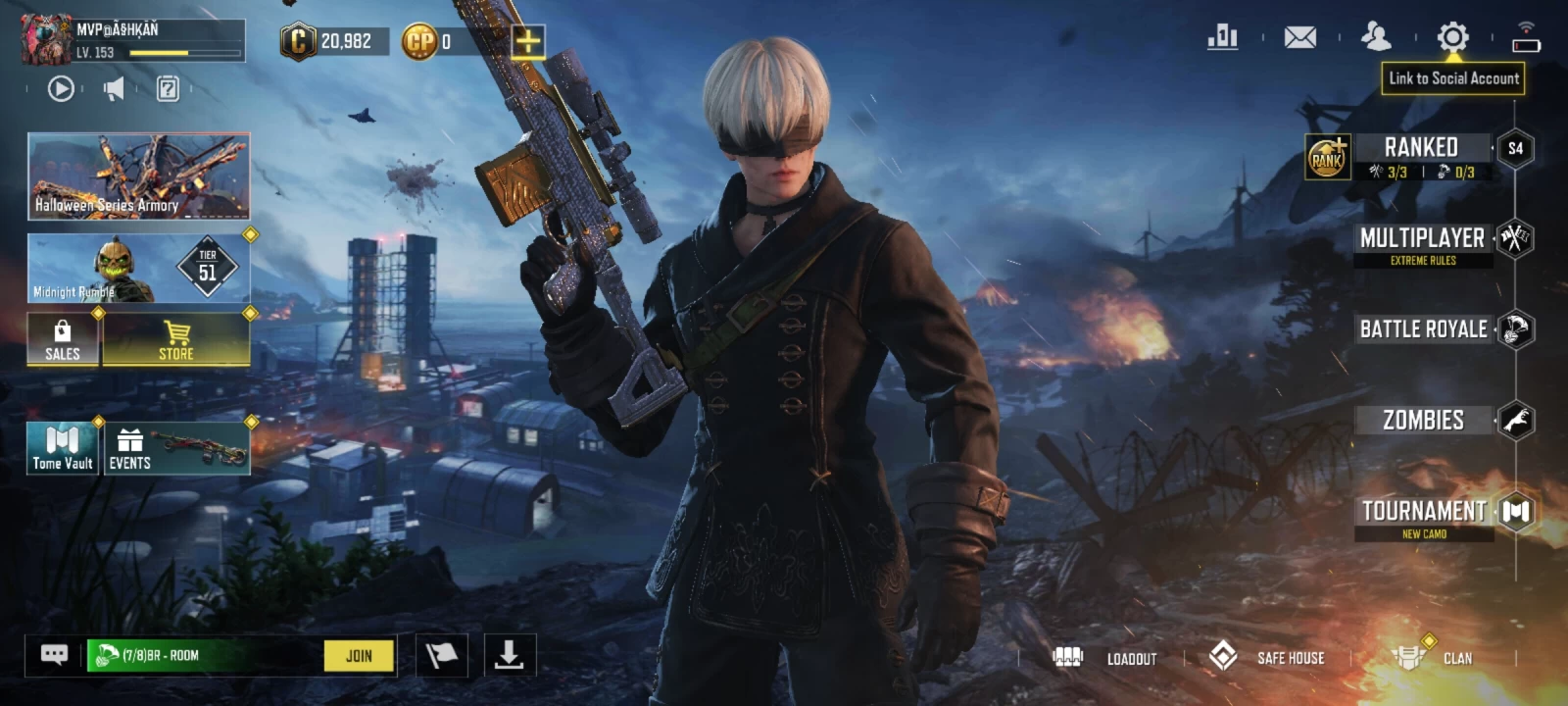Viewport: 1568px width, 706px height.
Task: Check the mail envelope inbox
Action: [1299, 37]
